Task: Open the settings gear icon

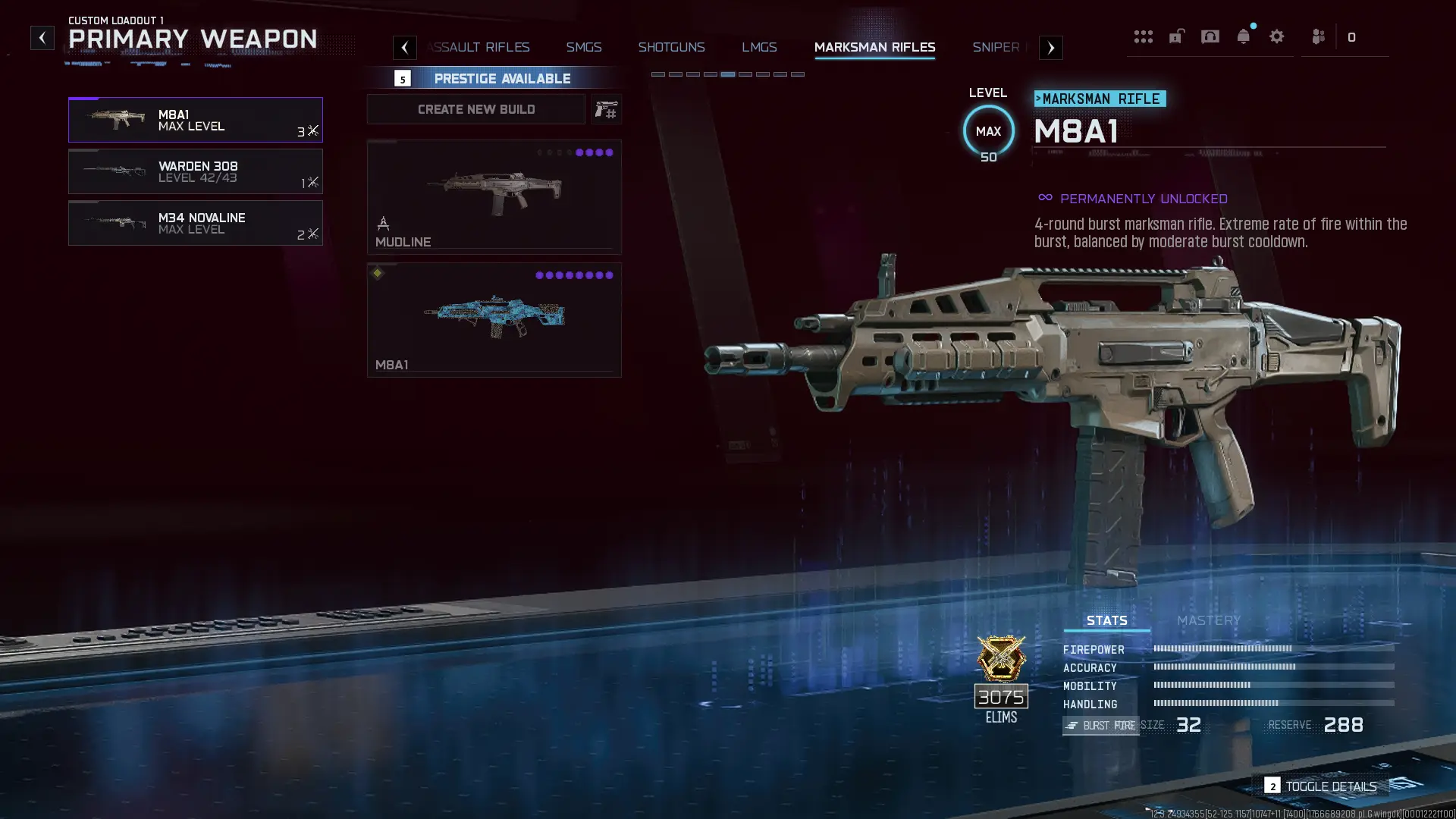Action: click(1278, 36)
